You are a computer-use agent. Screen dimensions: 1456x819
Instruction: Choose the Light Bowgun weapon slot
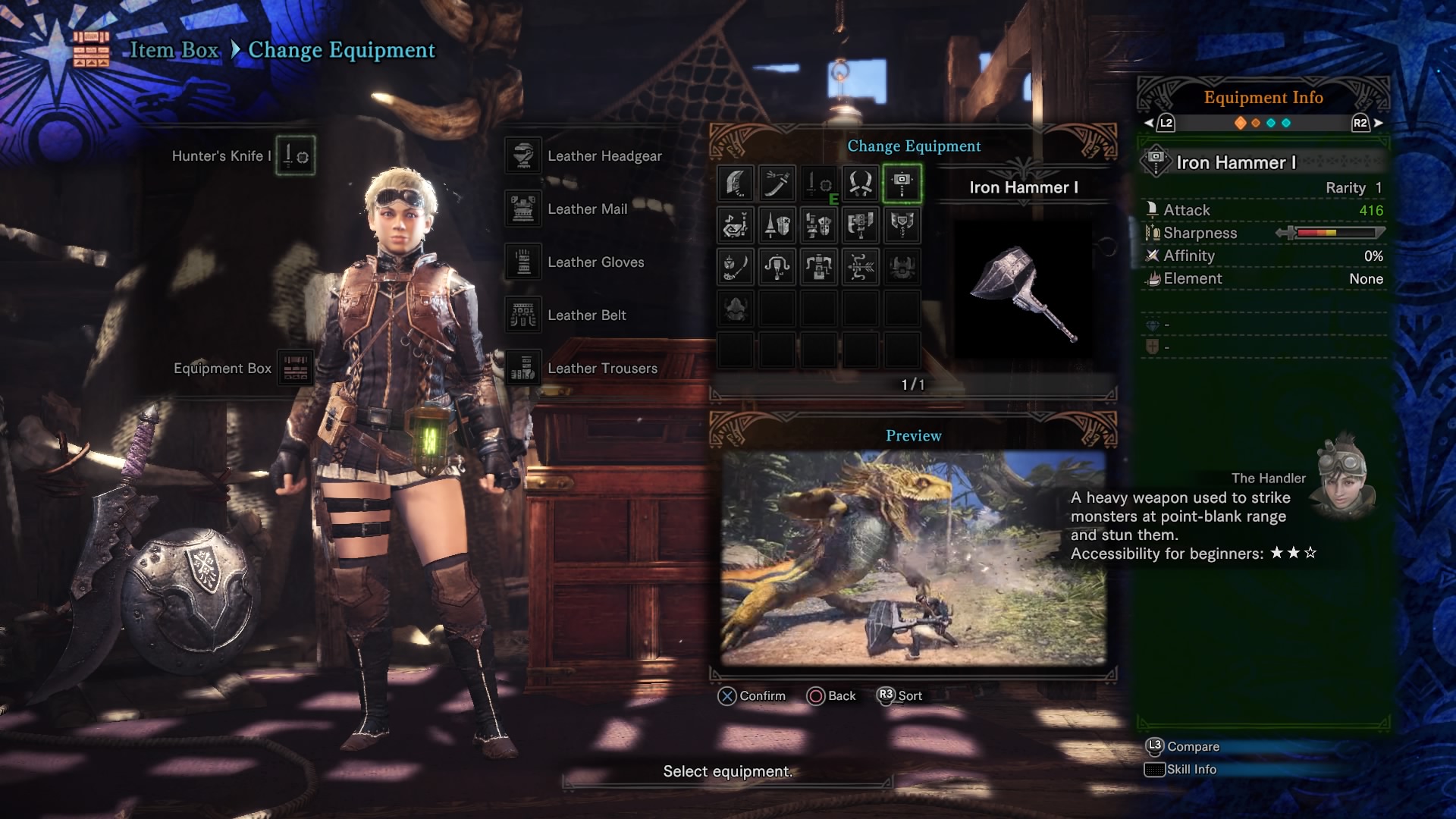tap(777, 267)
